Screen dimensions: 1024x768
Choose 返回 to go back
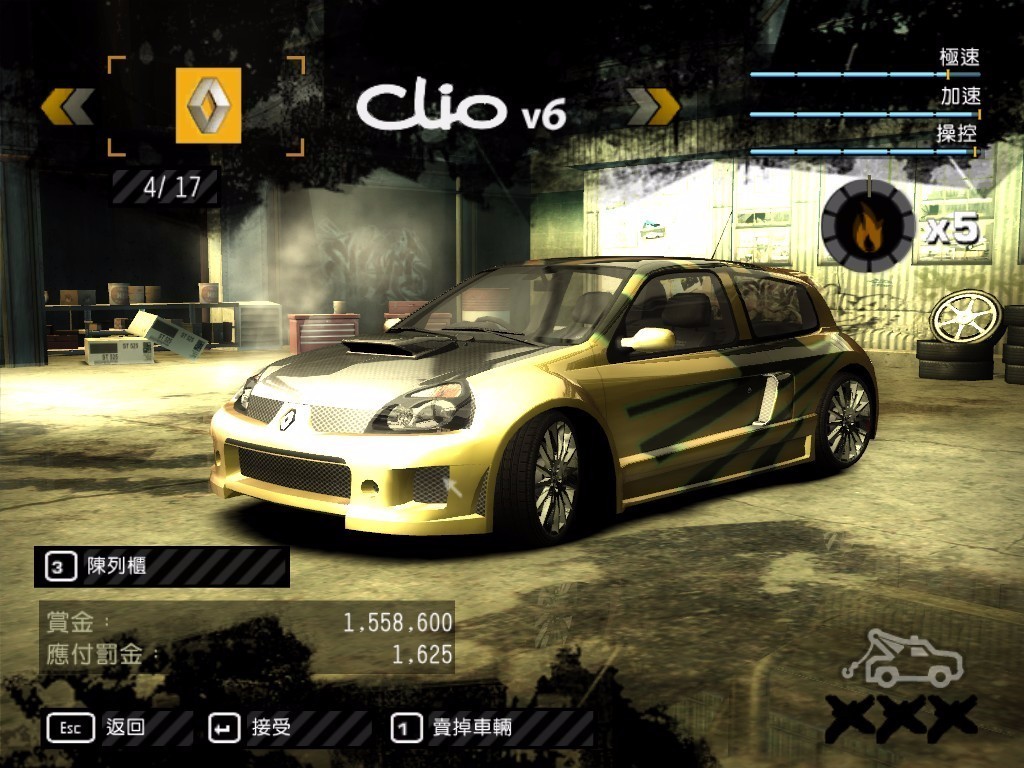click(x=125, y=728)
